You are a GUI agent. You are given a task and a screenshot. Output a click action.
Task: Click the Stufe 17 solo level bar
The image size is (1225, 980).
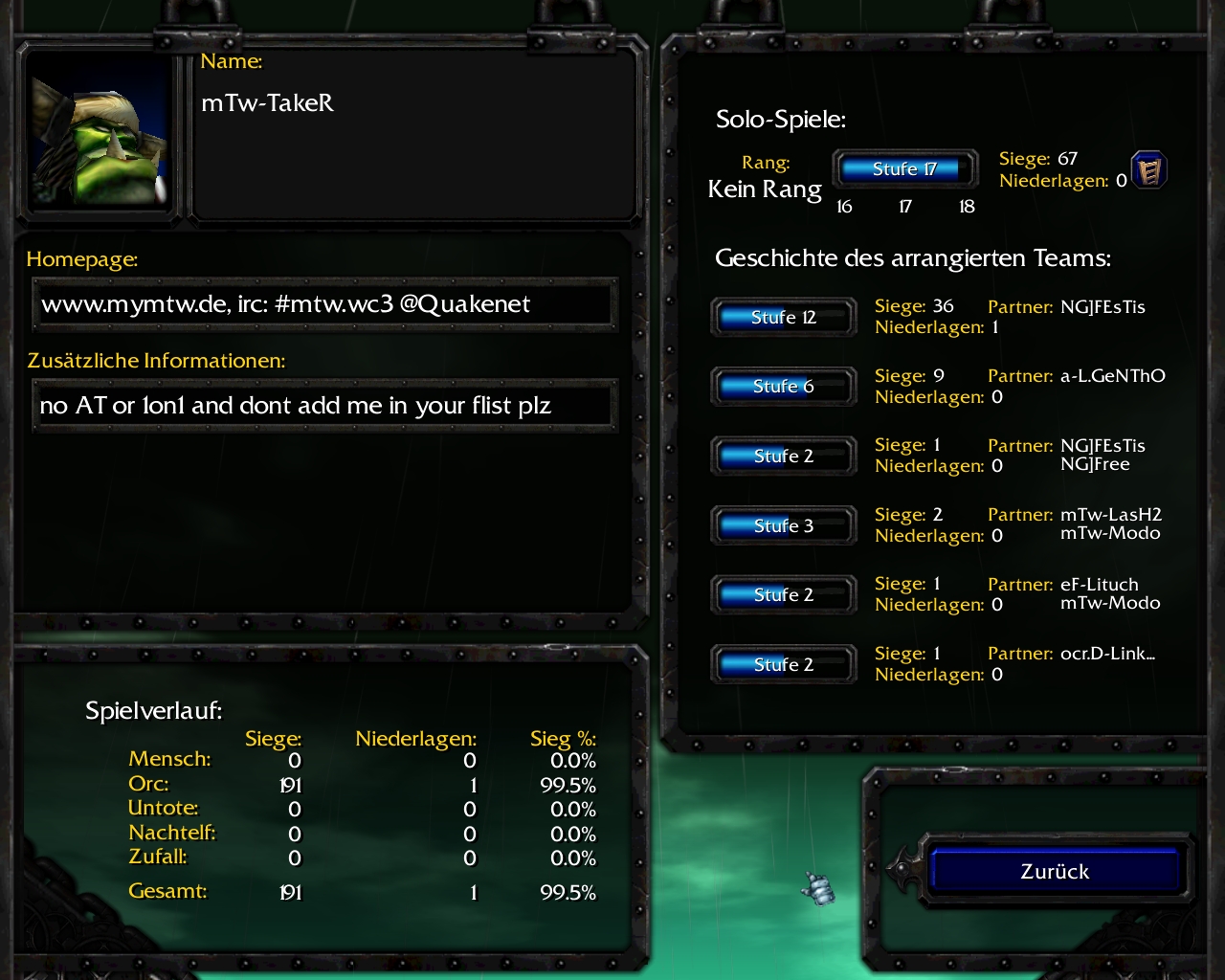tap(904, 169)
